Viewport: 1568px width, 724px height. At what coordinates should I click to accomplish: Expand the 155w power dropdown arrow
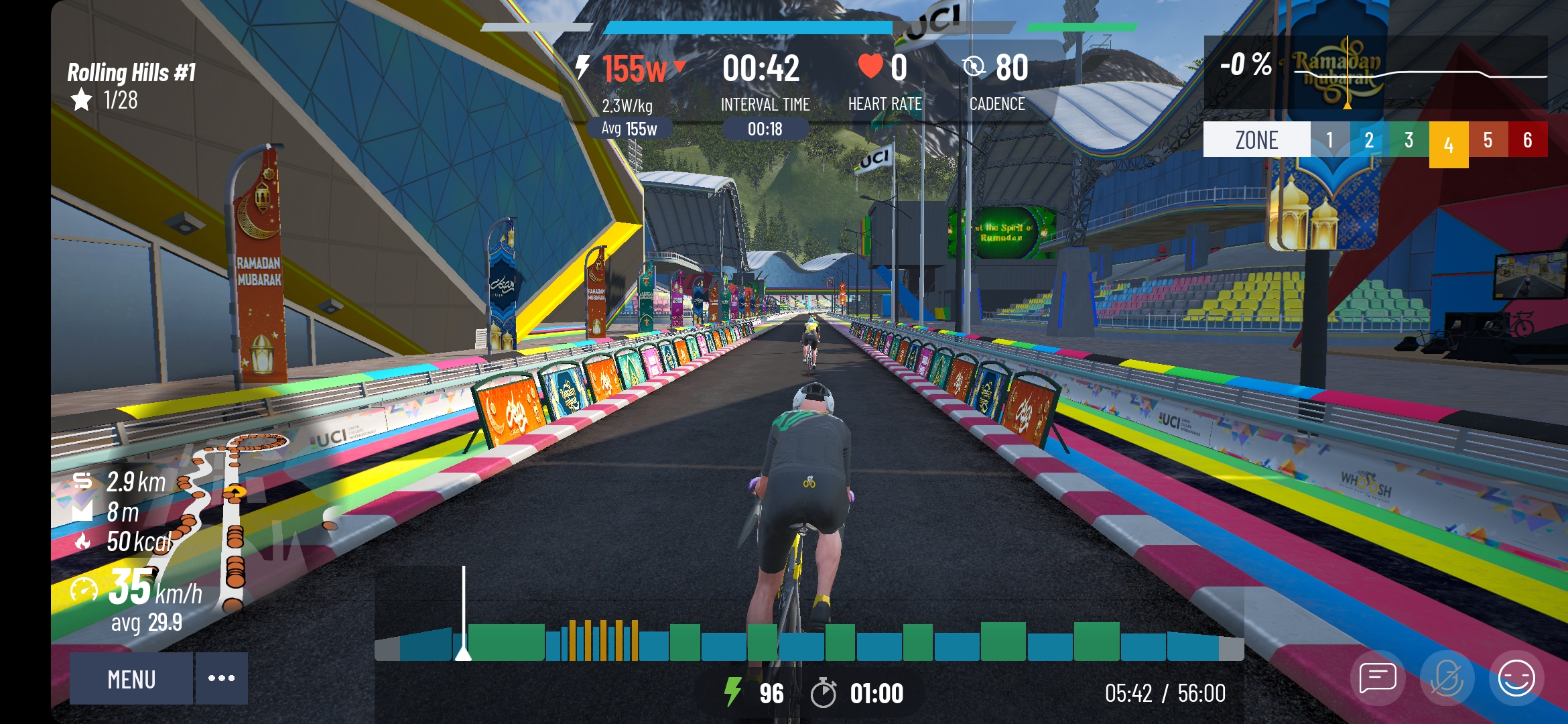(681, 68)
